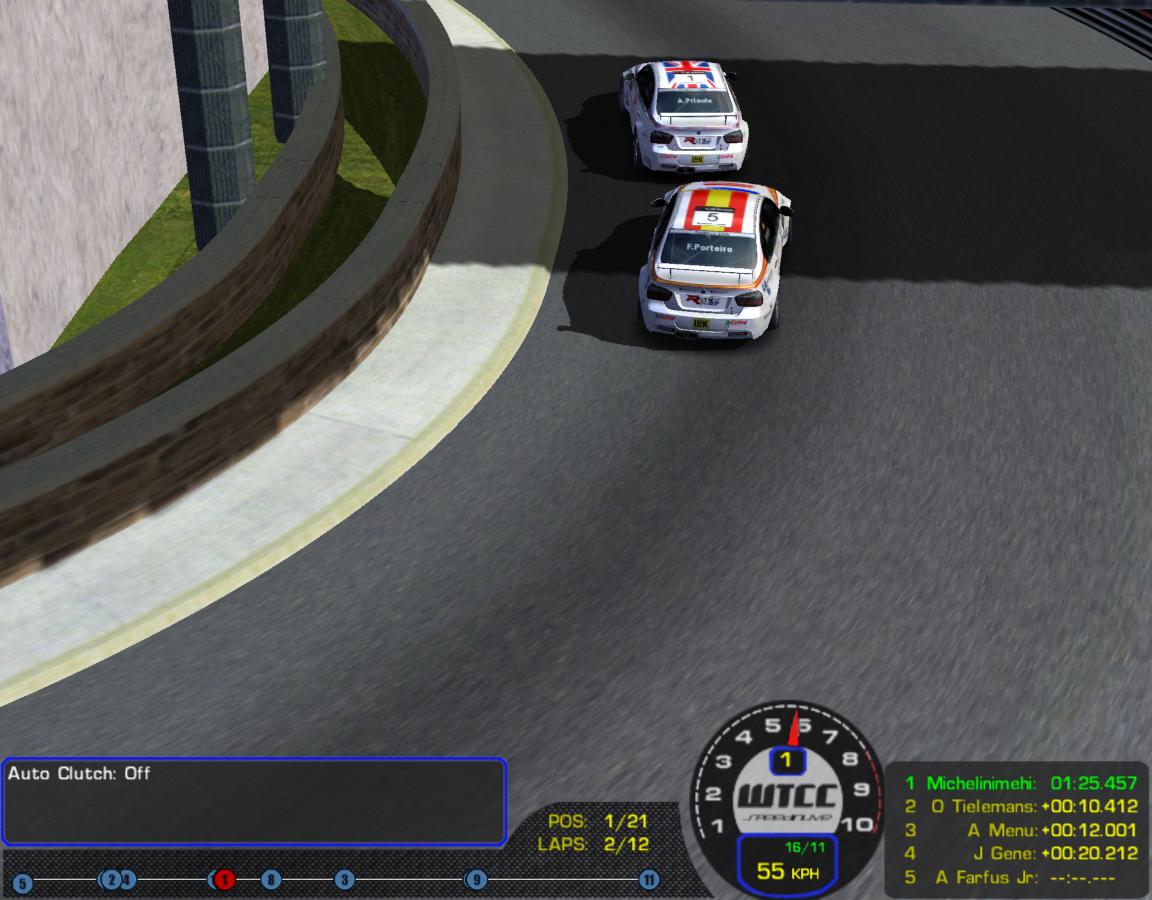Click the A Menu standings row

(1020, 830)
